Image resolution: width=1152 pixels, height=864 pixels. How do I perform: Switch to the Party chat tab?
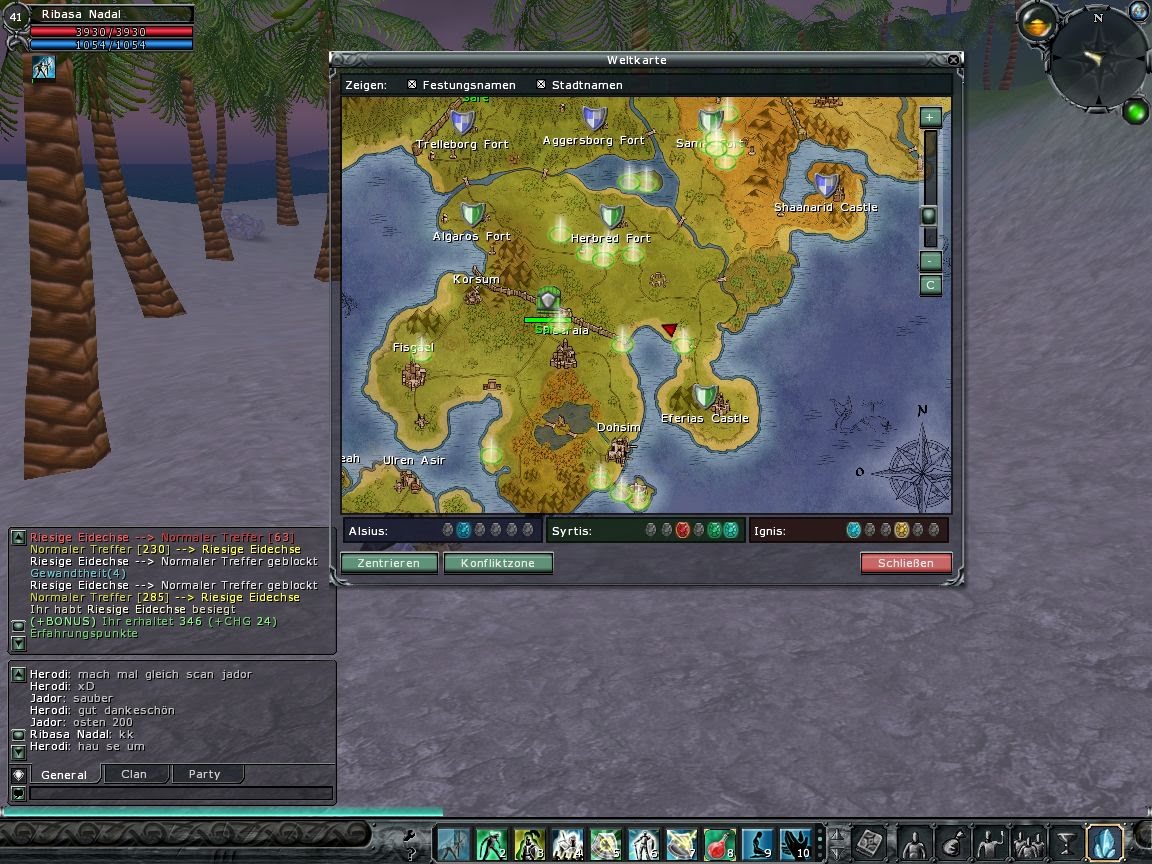pos(204,774)
